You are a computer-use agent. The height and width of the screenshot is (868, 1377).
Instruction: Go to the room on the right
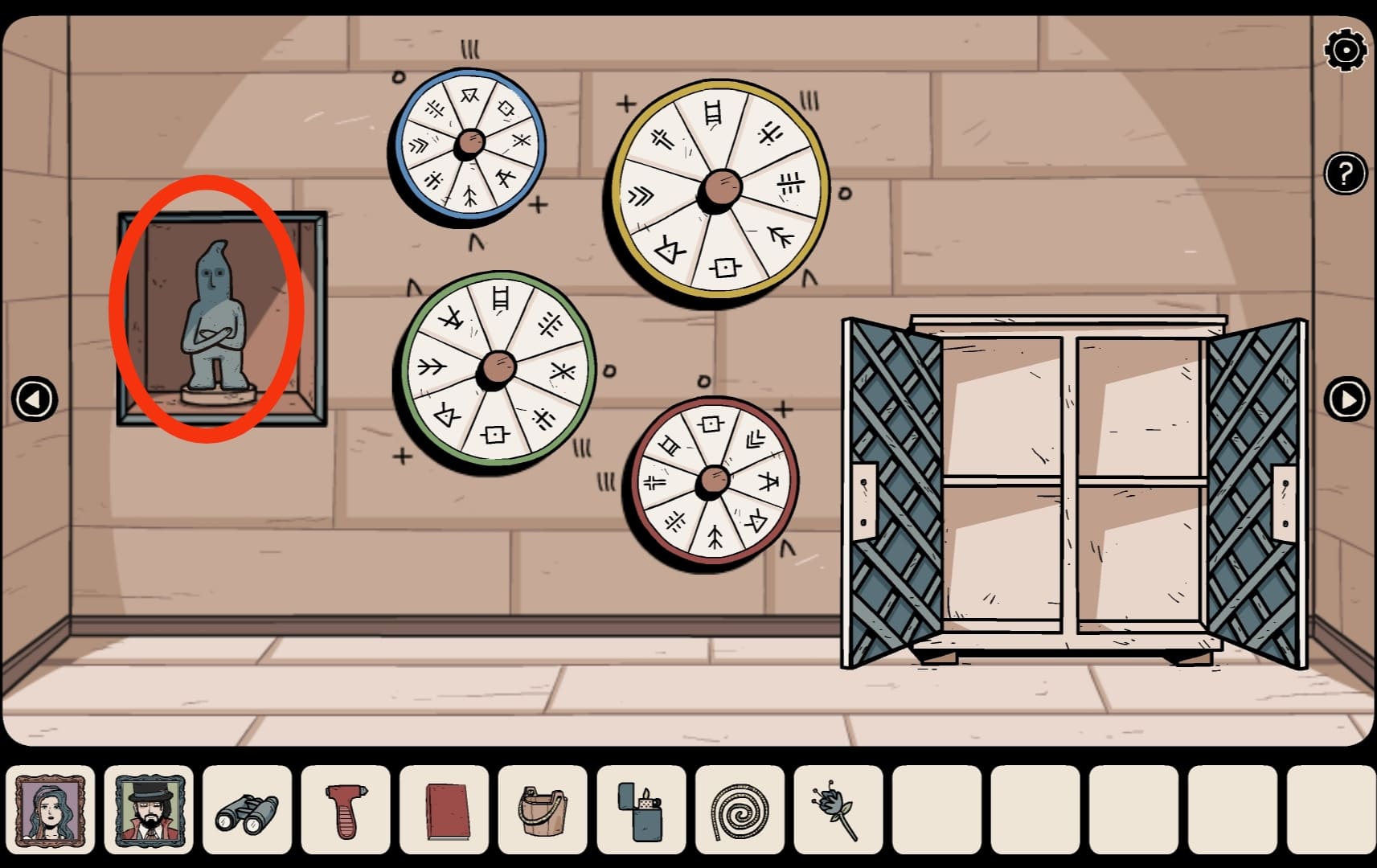tap(1346, 399)
